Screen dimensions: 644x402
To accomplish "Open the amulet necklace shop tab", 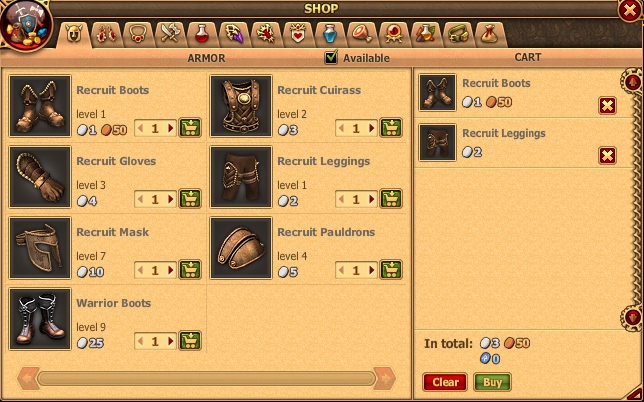I will click(137, 35).
